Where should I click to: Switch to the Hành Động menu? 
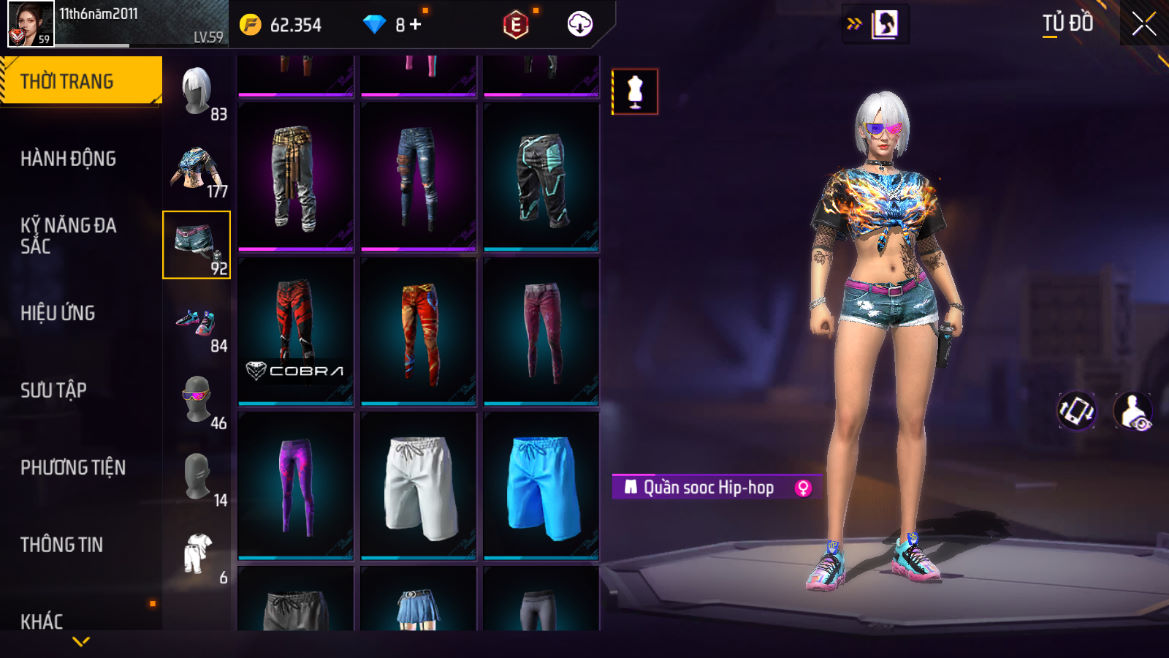[x=68, y=159]
